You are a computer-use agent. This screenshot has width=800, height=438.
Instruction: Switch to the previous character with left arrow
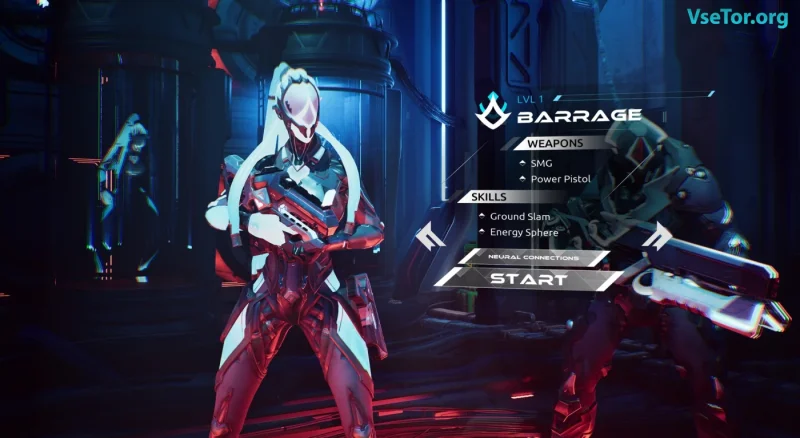[x=430, y=237]
